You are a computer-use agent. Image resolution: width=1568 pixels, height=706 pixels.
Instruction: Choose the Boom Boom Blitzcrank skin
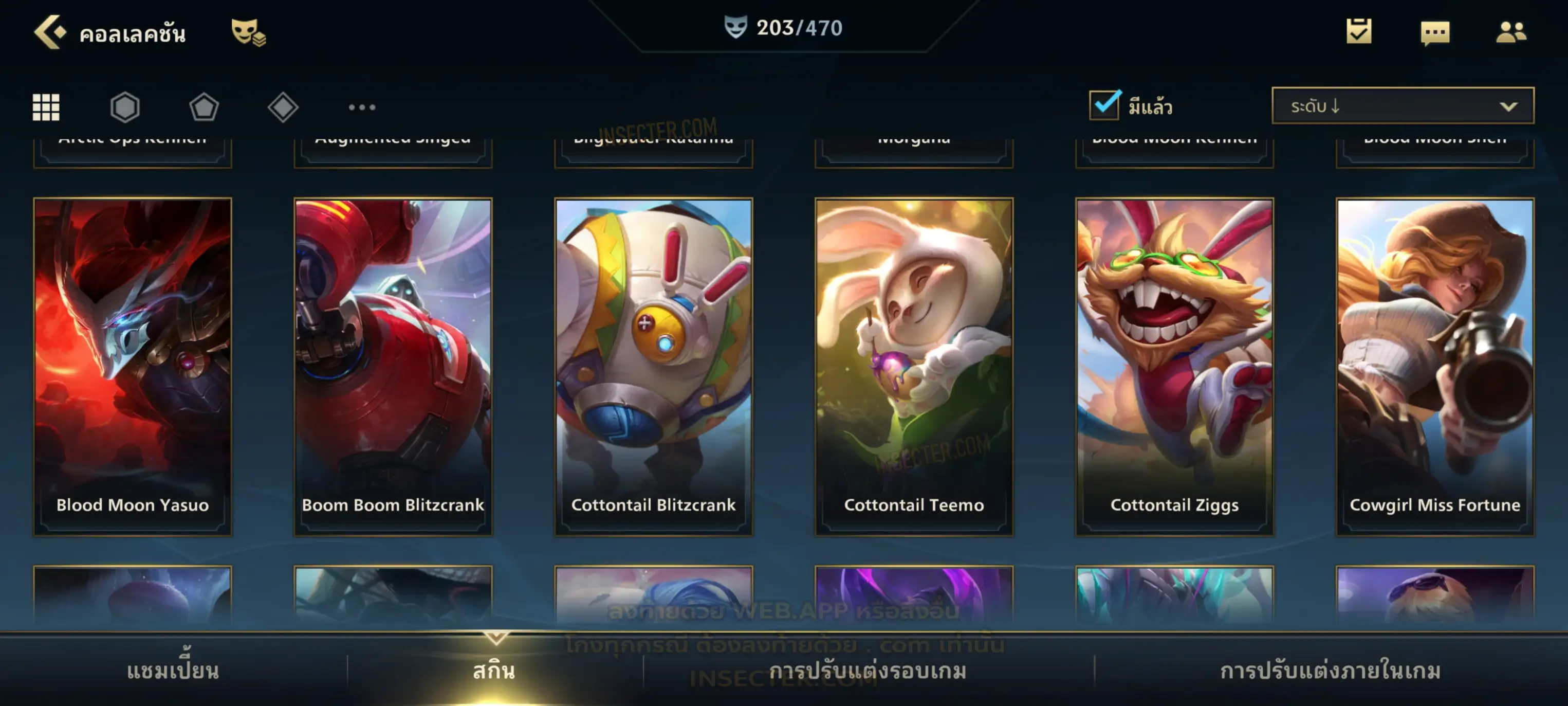(393, 367)
